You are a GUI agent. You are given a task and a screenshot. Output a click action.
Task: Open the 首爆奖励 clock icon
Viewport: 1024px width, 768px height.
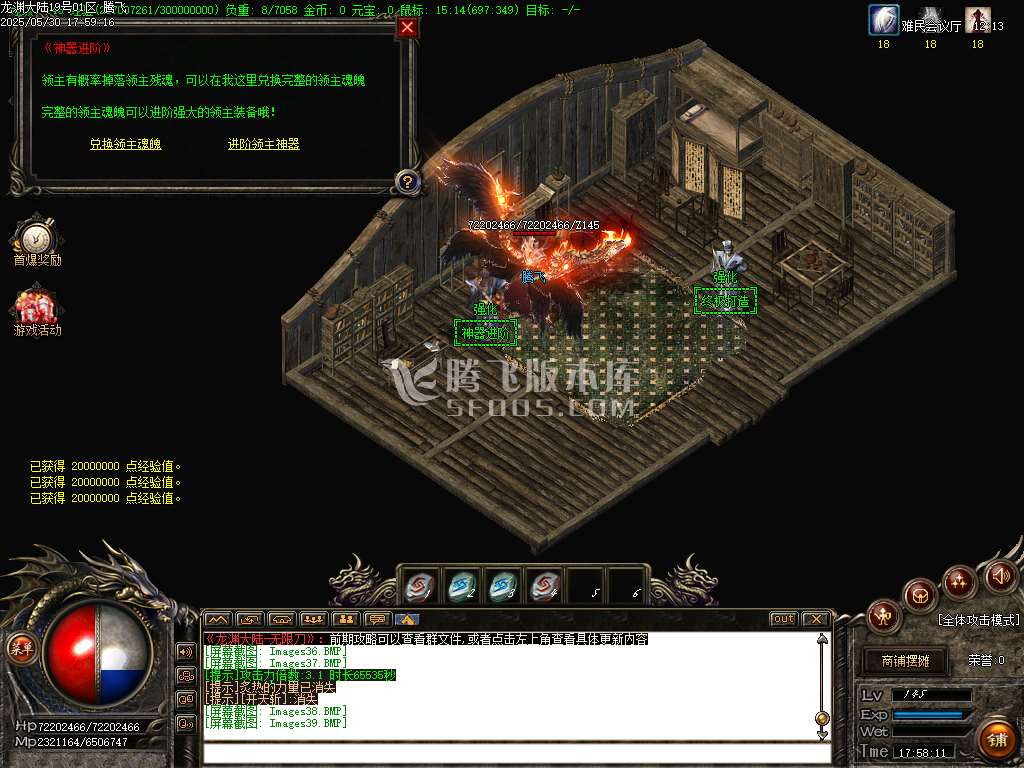click(36, 237)
